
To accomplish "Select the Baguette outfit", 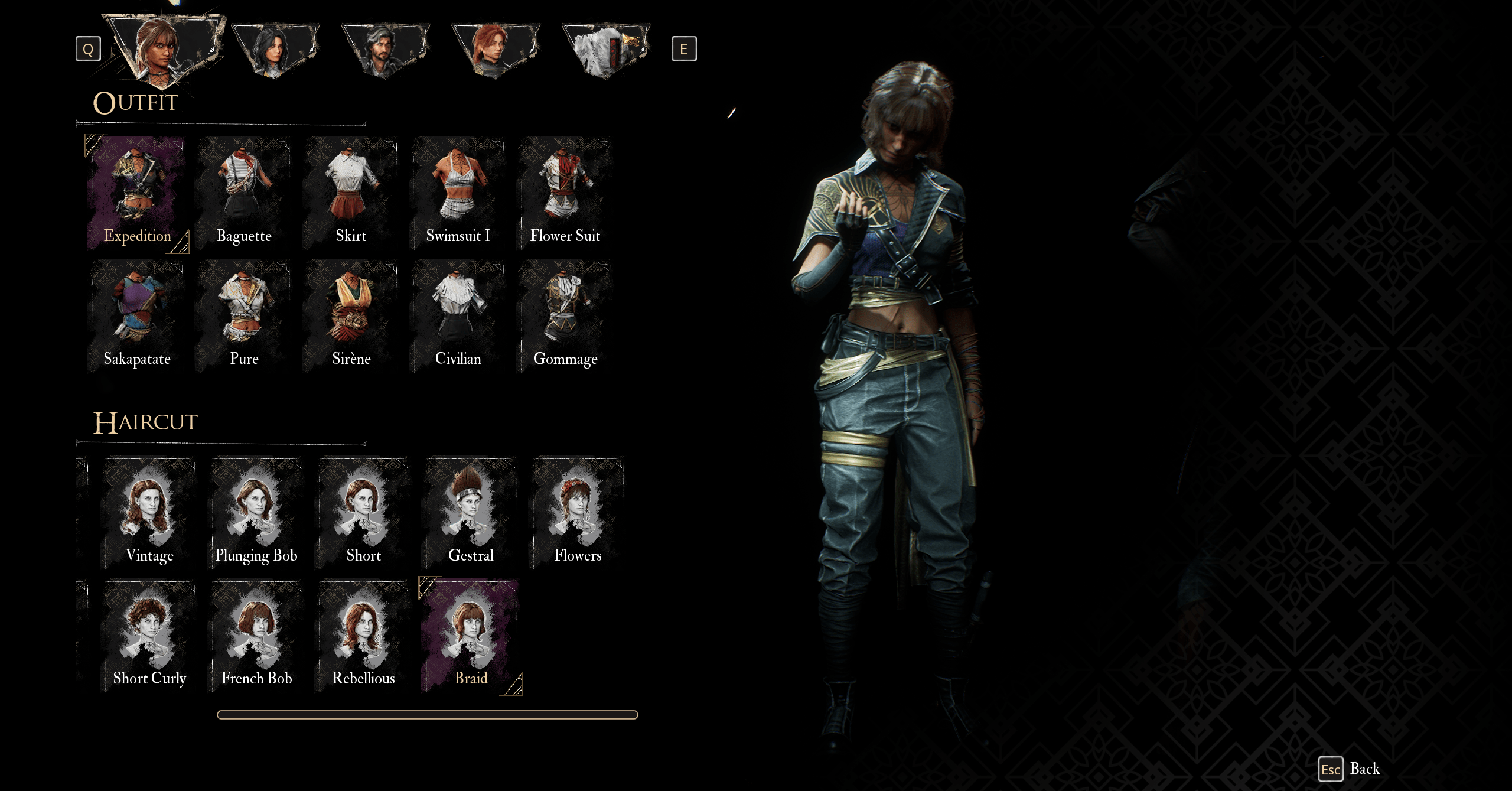I will [244, 193].
